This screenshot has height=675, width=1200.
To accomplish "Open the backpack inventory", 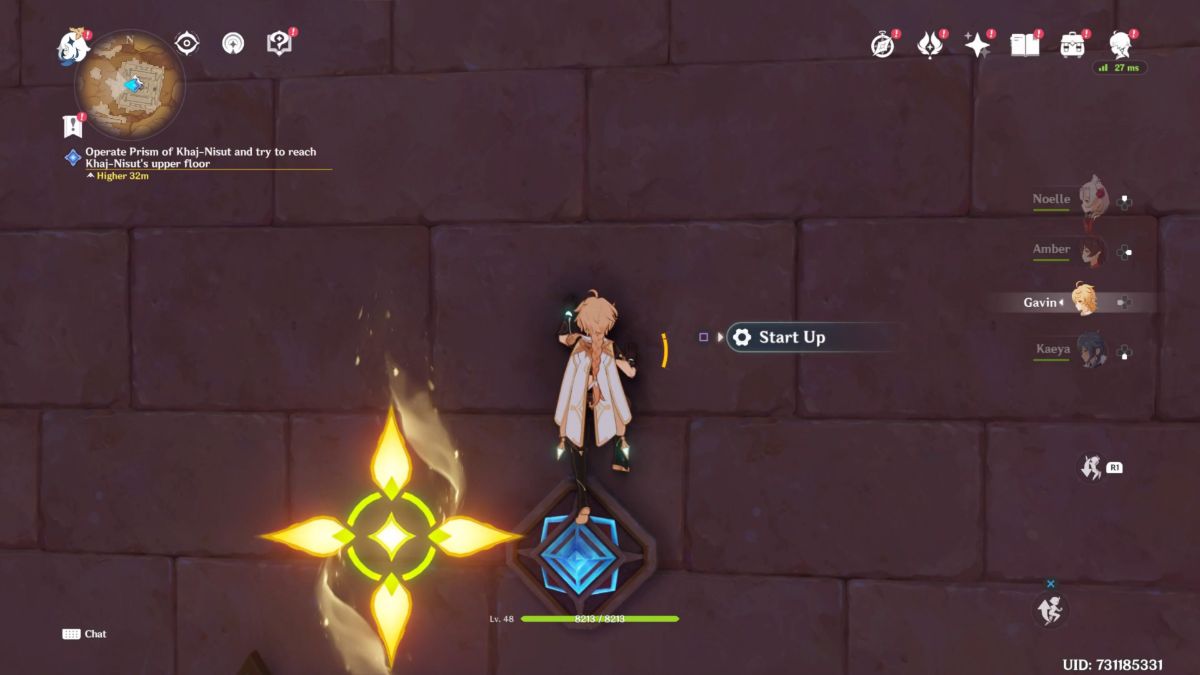I will [x=1072, y=45].
